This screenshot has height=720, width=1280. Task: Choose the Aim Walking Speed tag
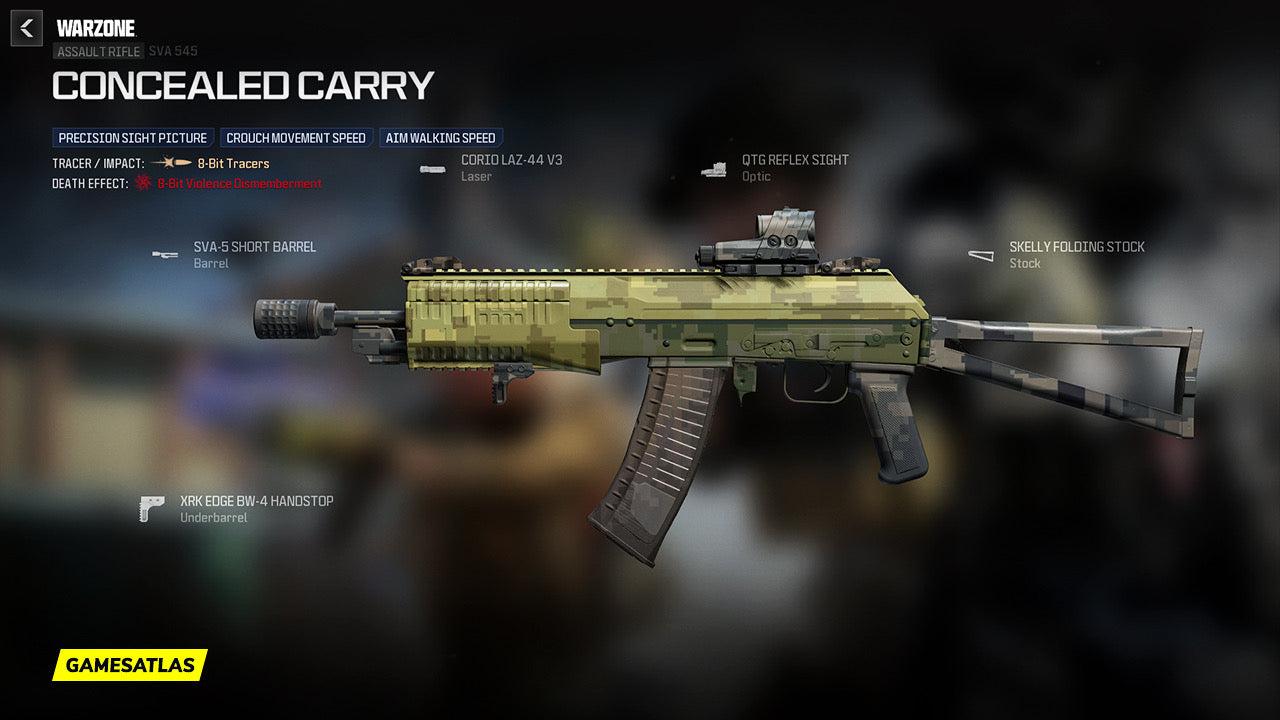click(440, 138)
